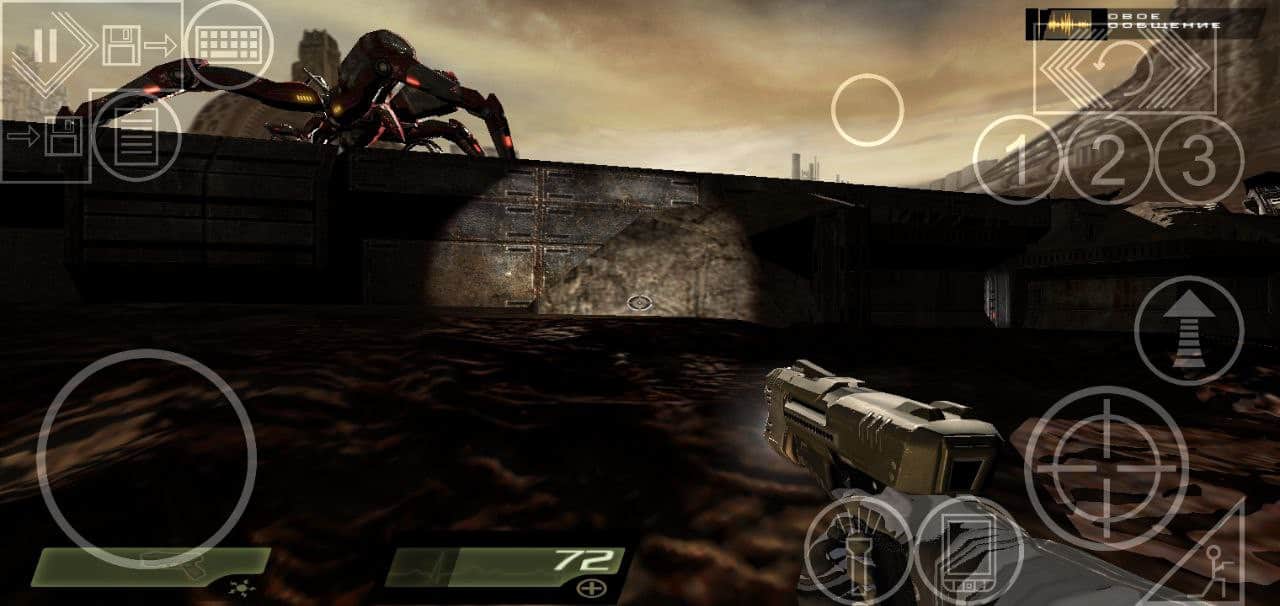Select the number 3 button

pos(1199,160)
